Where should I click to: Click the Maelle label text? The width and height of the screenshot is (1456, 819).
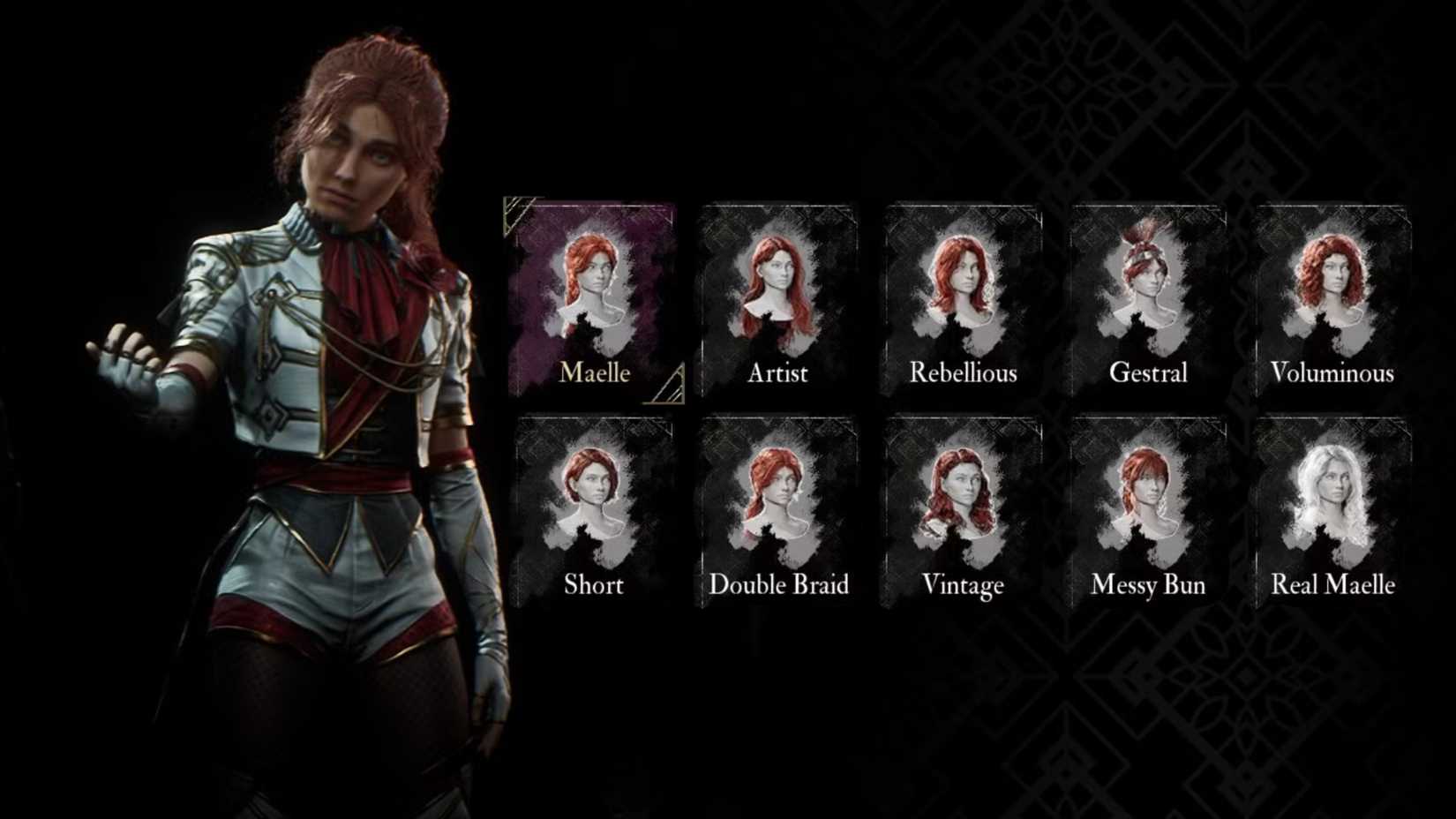tap(593, 374)
